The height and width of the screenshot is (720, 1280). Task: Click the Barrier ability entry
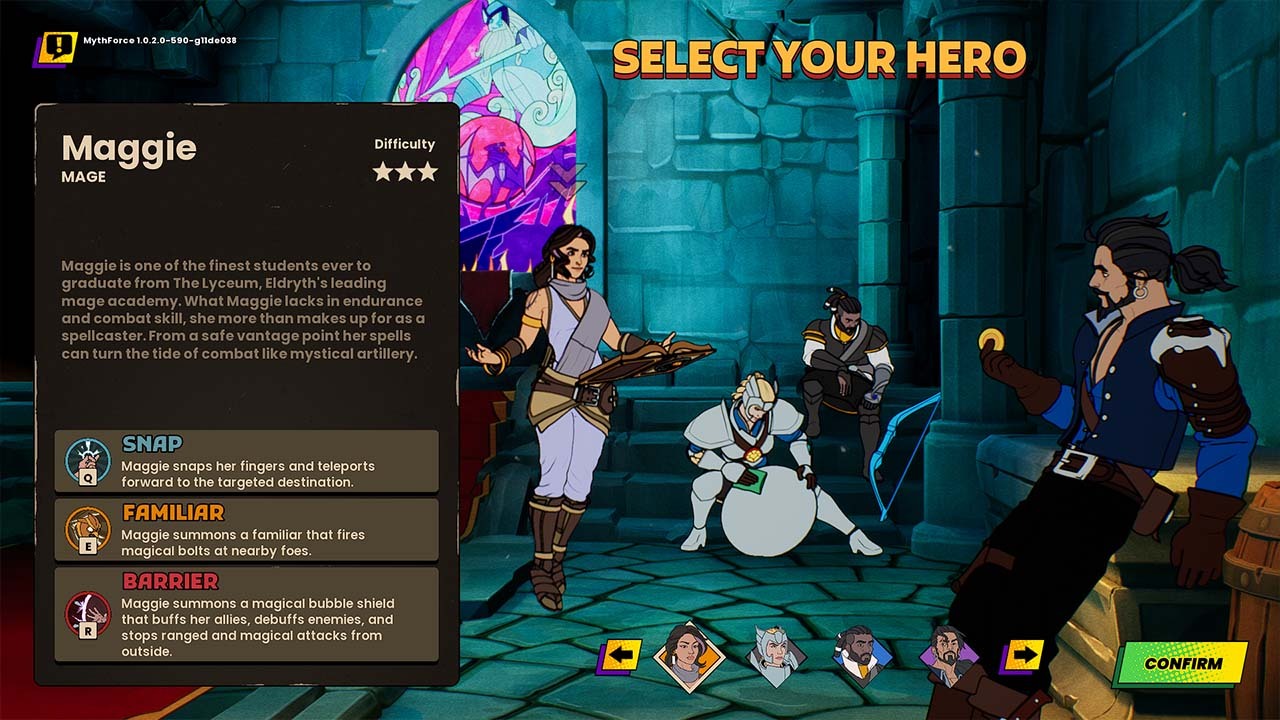[x=246, y=614]
